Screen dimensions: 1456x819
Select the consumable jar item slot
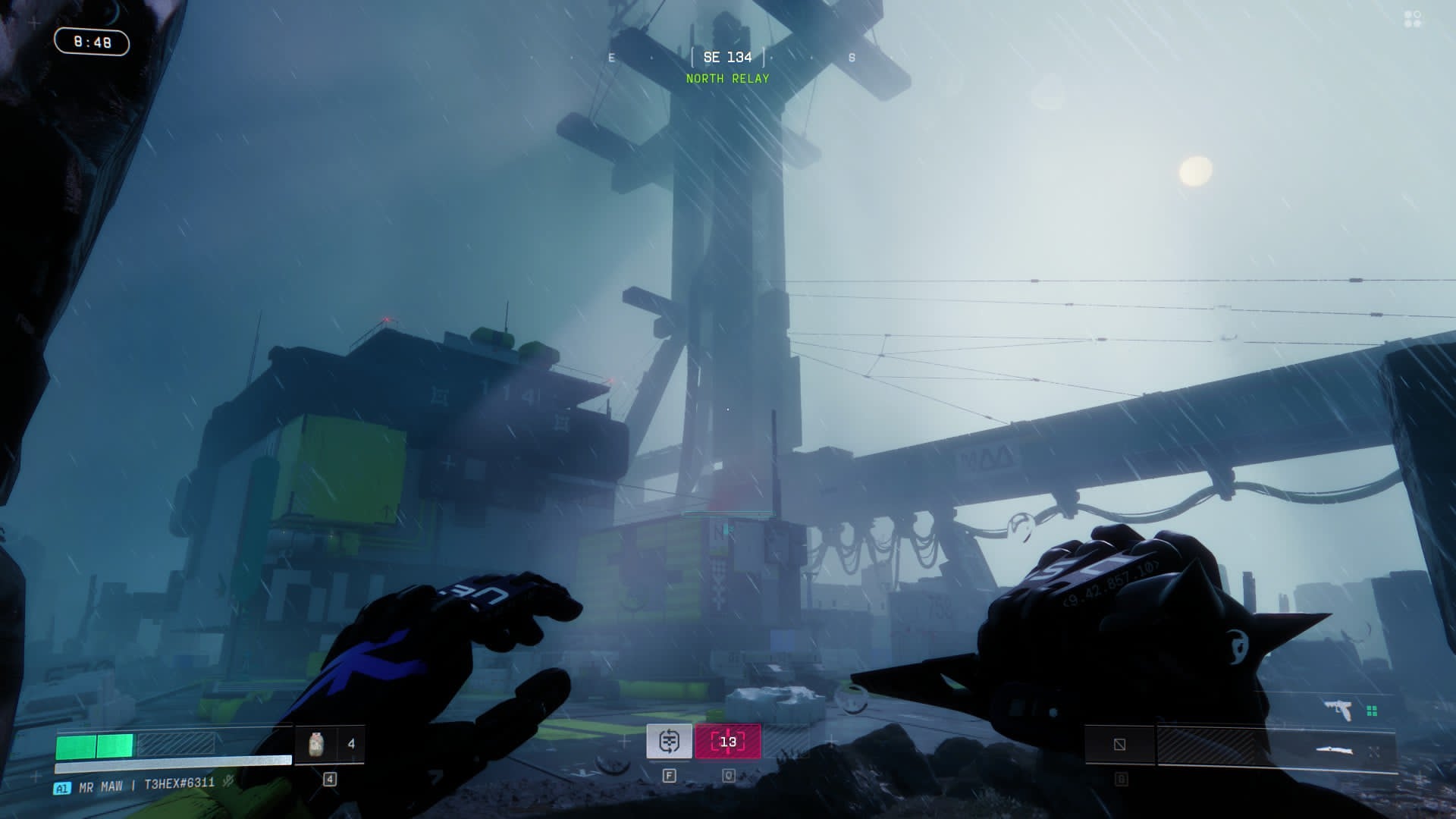(317, 744)
